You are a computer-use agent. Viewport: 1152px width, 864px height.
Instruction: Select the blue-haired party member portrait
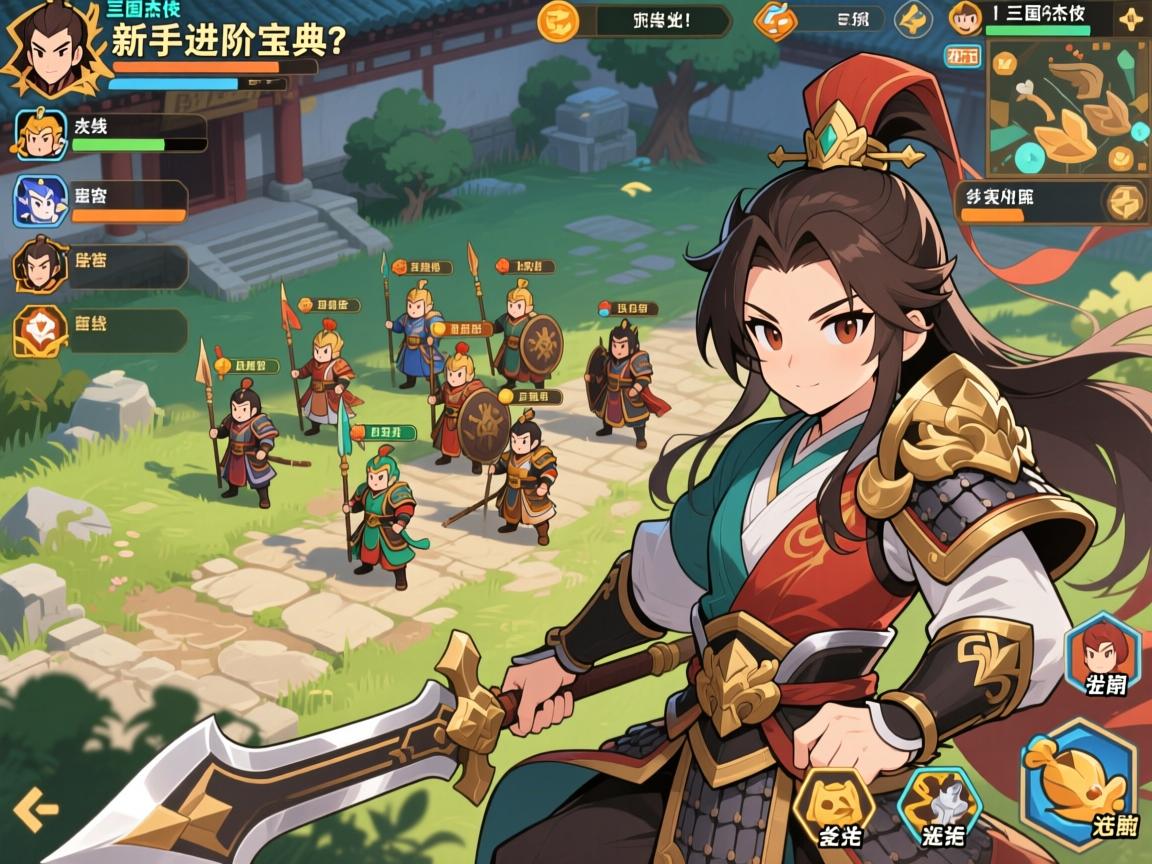(x=40, y=201)
